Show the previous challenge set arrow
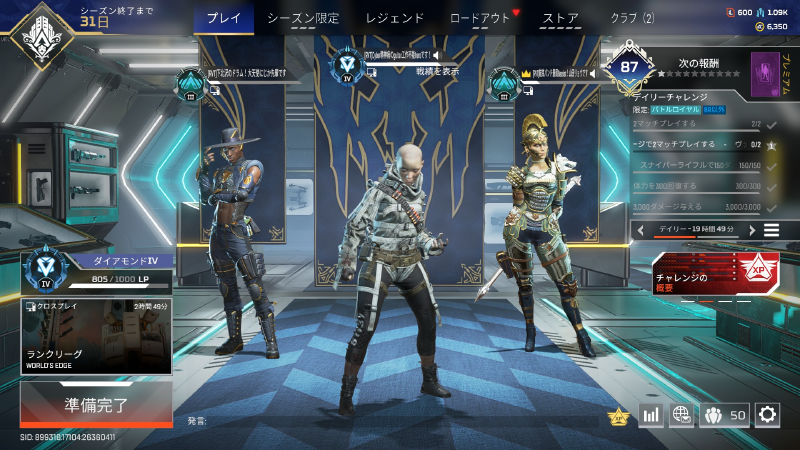Viewport: 800px width, 450px height. click(x=639, y=230)
